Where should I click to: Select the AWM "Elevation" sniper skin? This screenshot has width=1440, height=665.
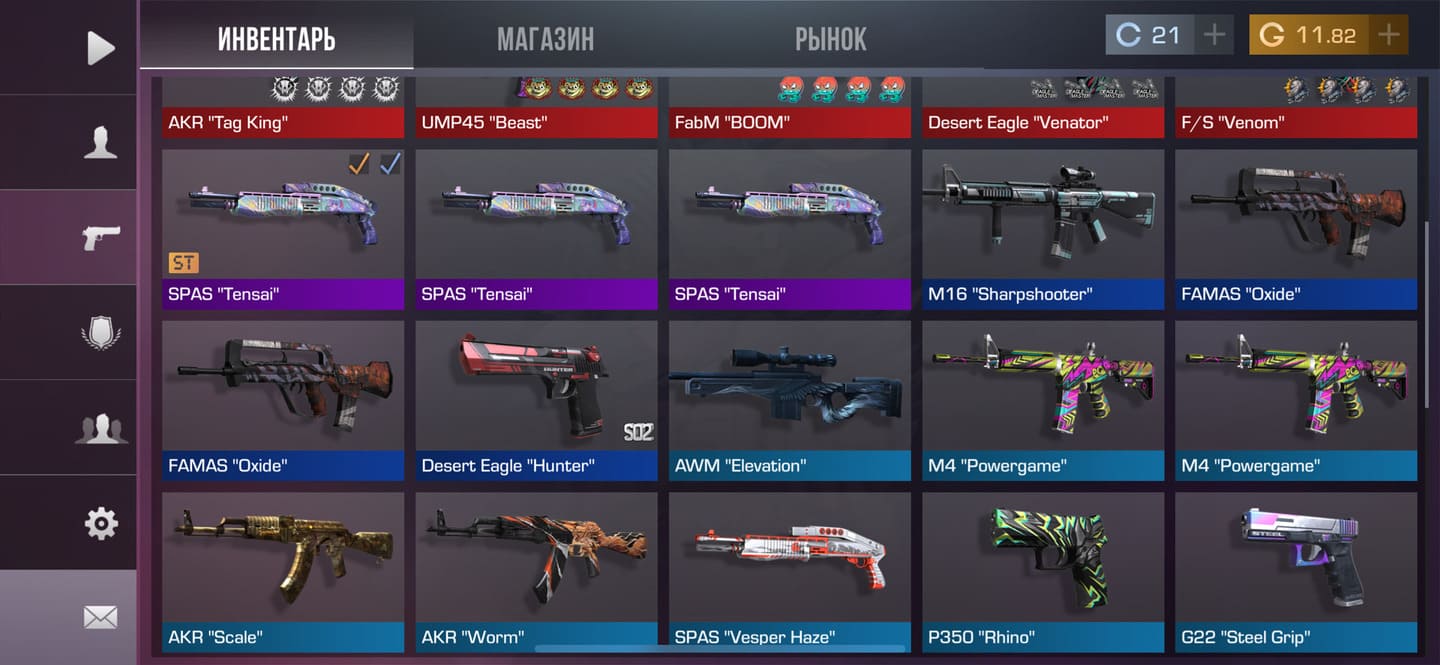click(789, 399)
